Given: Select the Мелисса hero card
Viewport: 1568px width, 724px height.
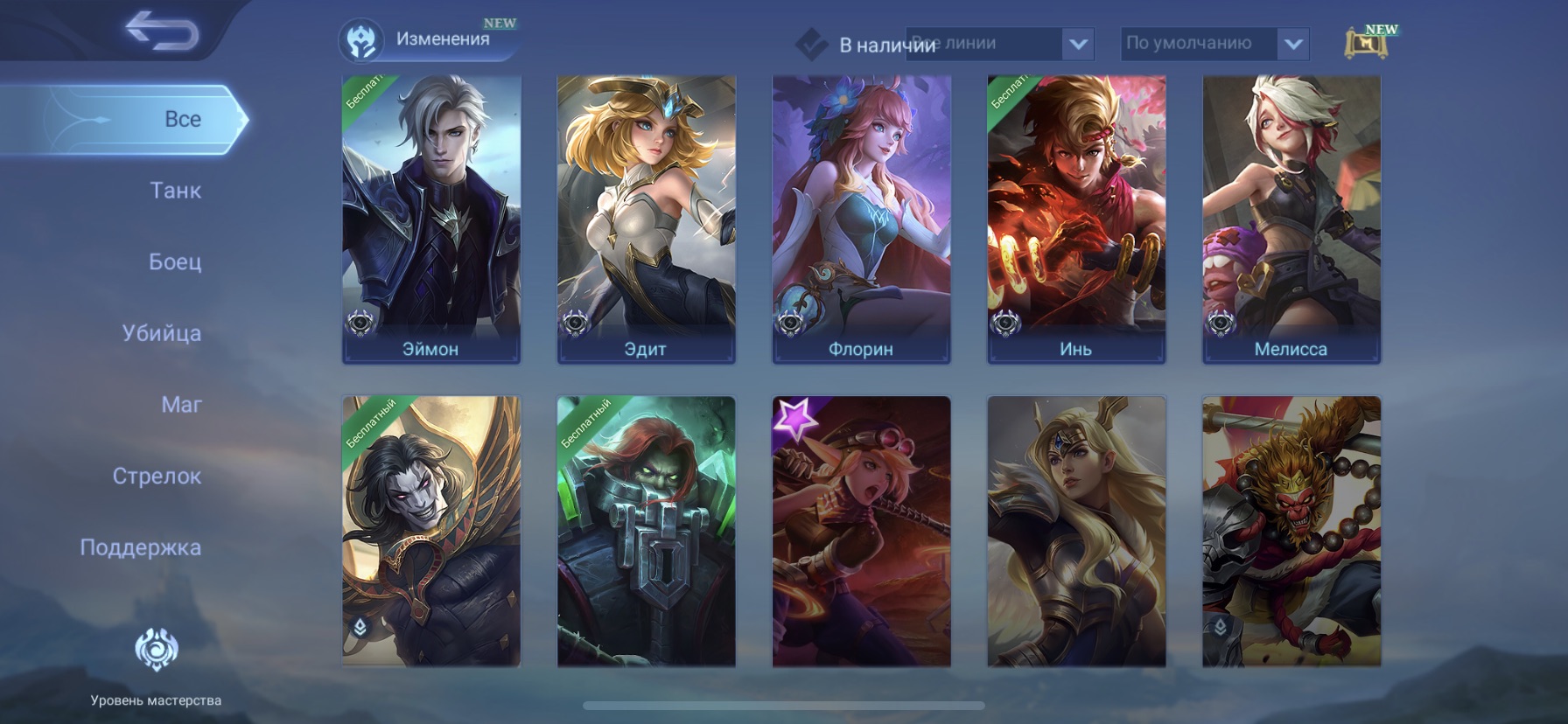Looking at the screenshot, I should point(1291,219).
